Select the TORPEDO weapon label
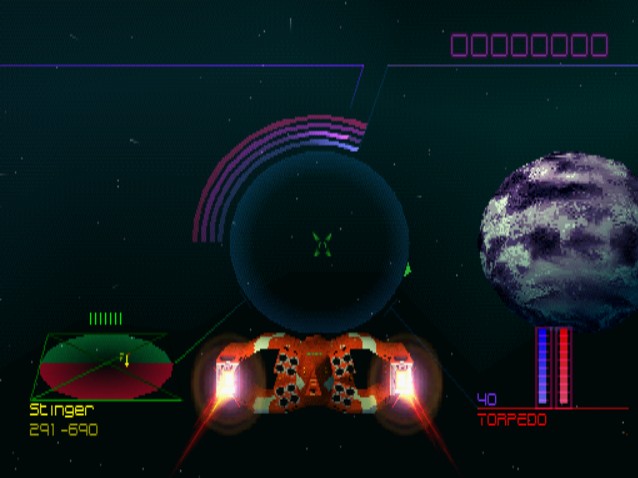This screenshot has width=638, height=478. coord(512,420)
